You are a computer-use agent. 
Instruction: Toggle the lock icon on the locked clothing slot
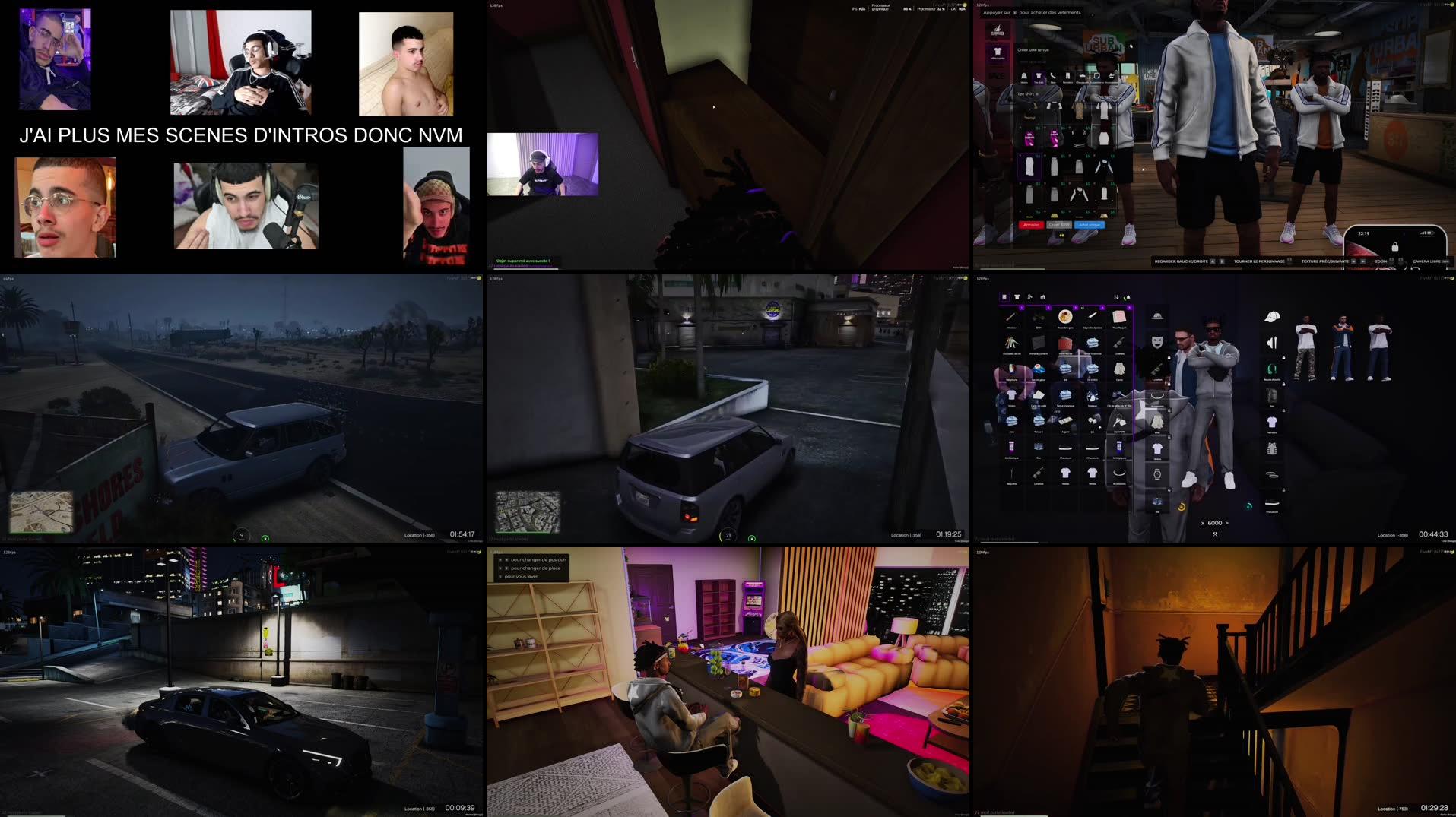point(1283,359)
